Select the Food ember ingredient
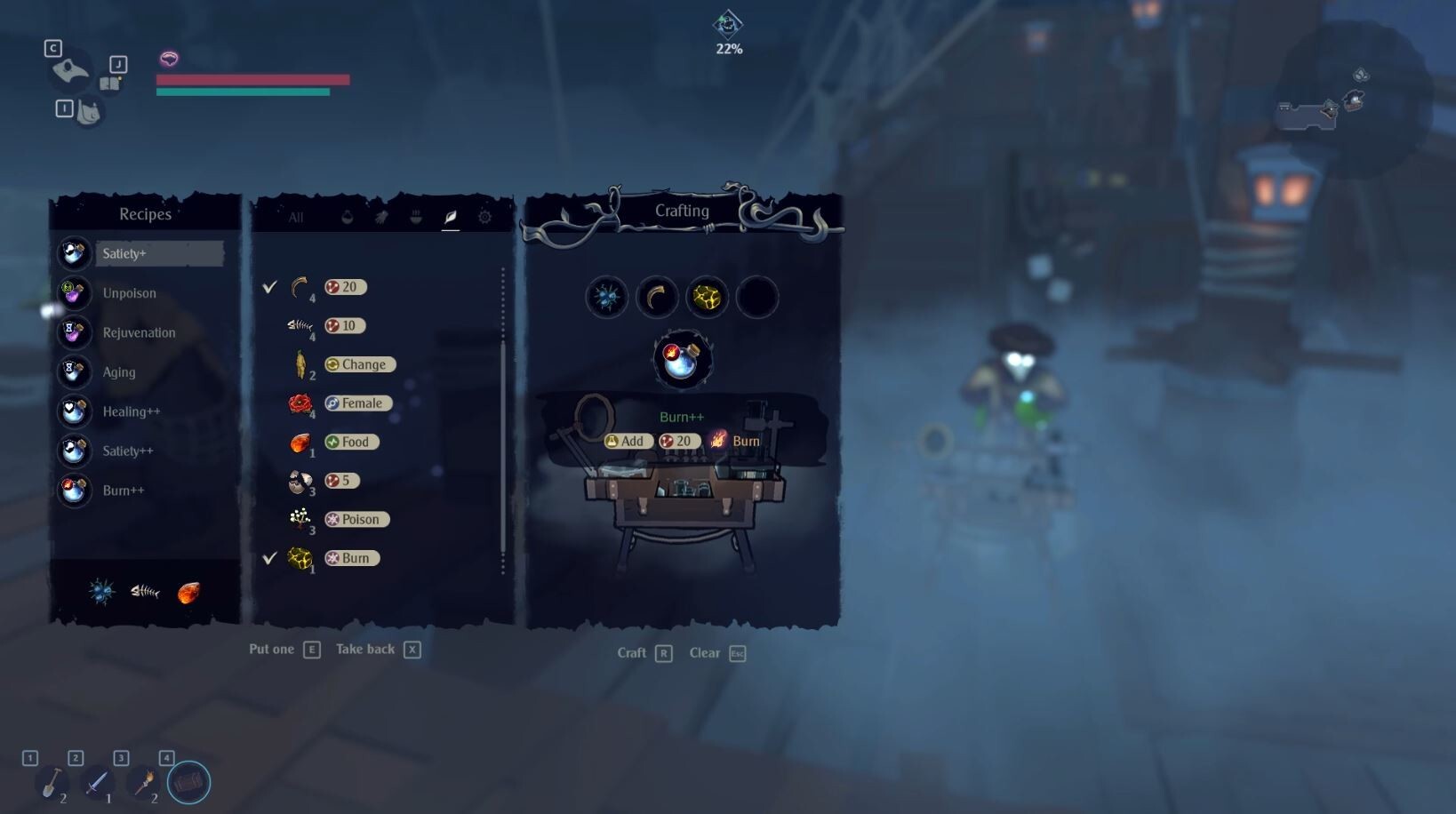The image size is (1456, 814). pos(300,442)
